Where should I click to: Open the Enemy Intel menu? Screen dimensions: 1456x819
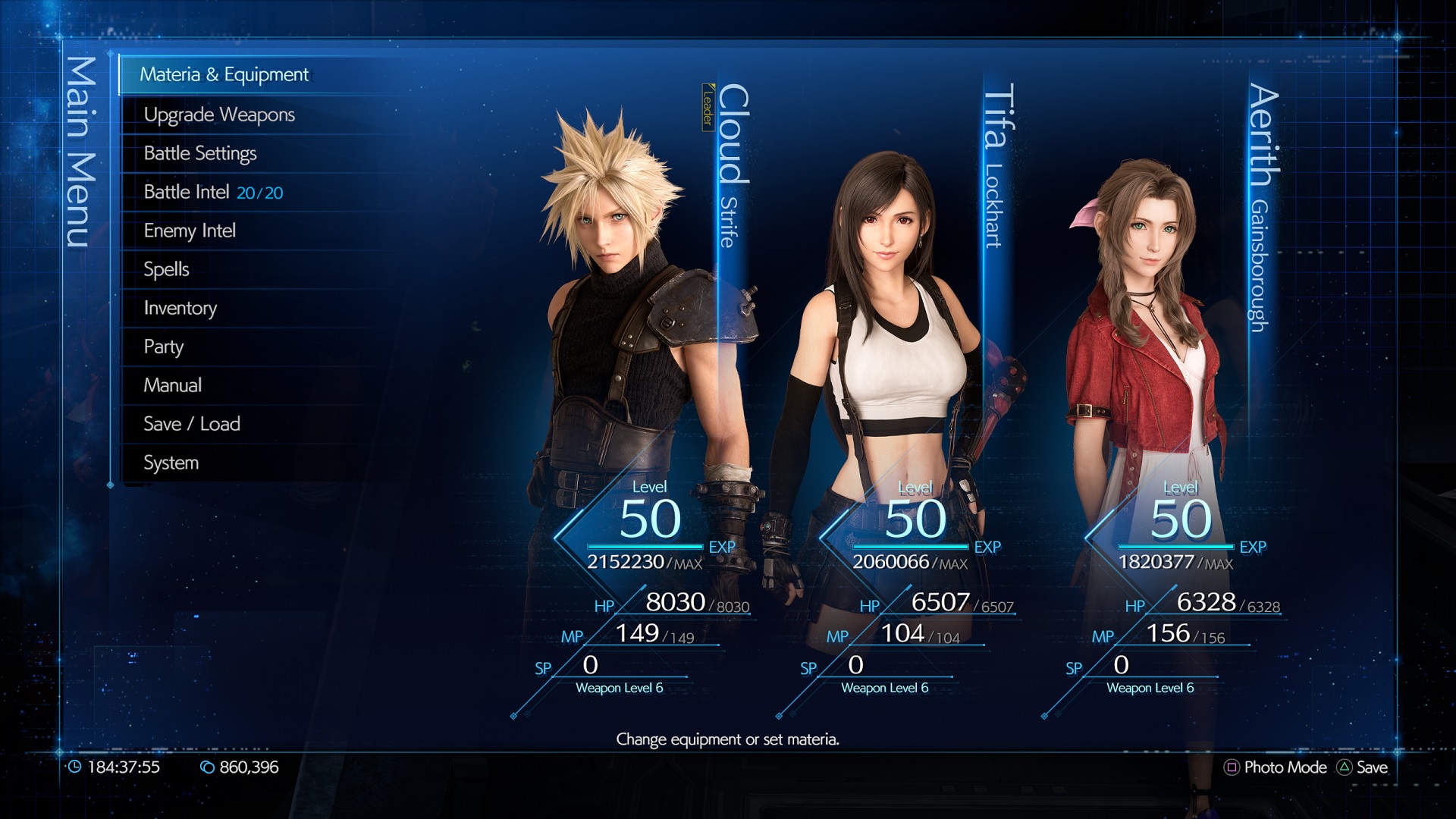(x=190, y=231)
